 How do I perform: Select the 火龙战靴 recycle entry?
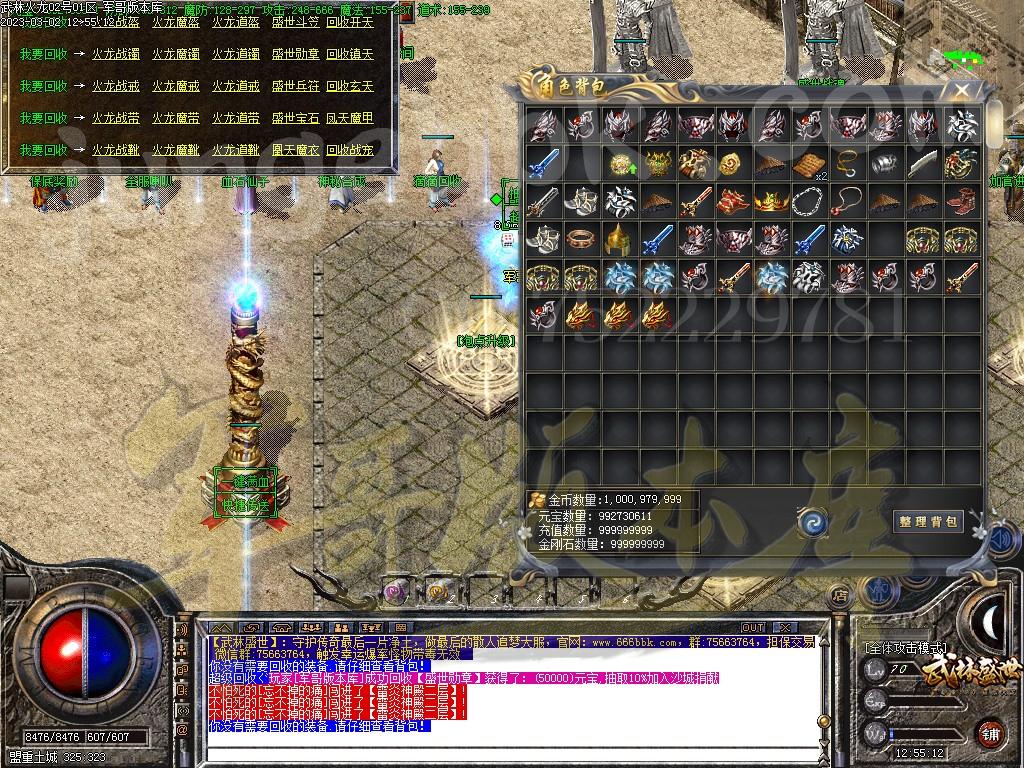click(116, 150)
